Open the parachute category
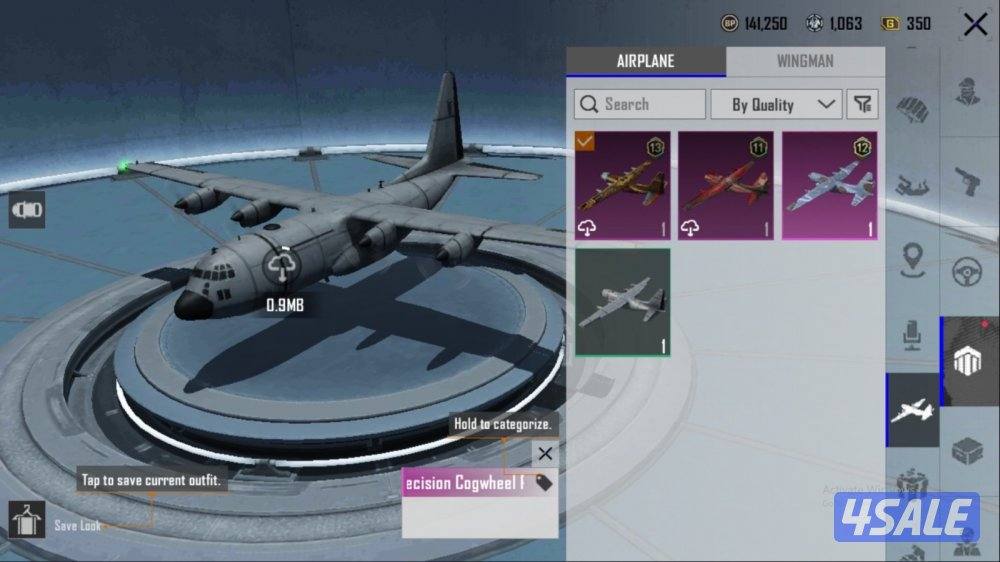Viewport: 1000px width, 562px height. pos(912,107)
